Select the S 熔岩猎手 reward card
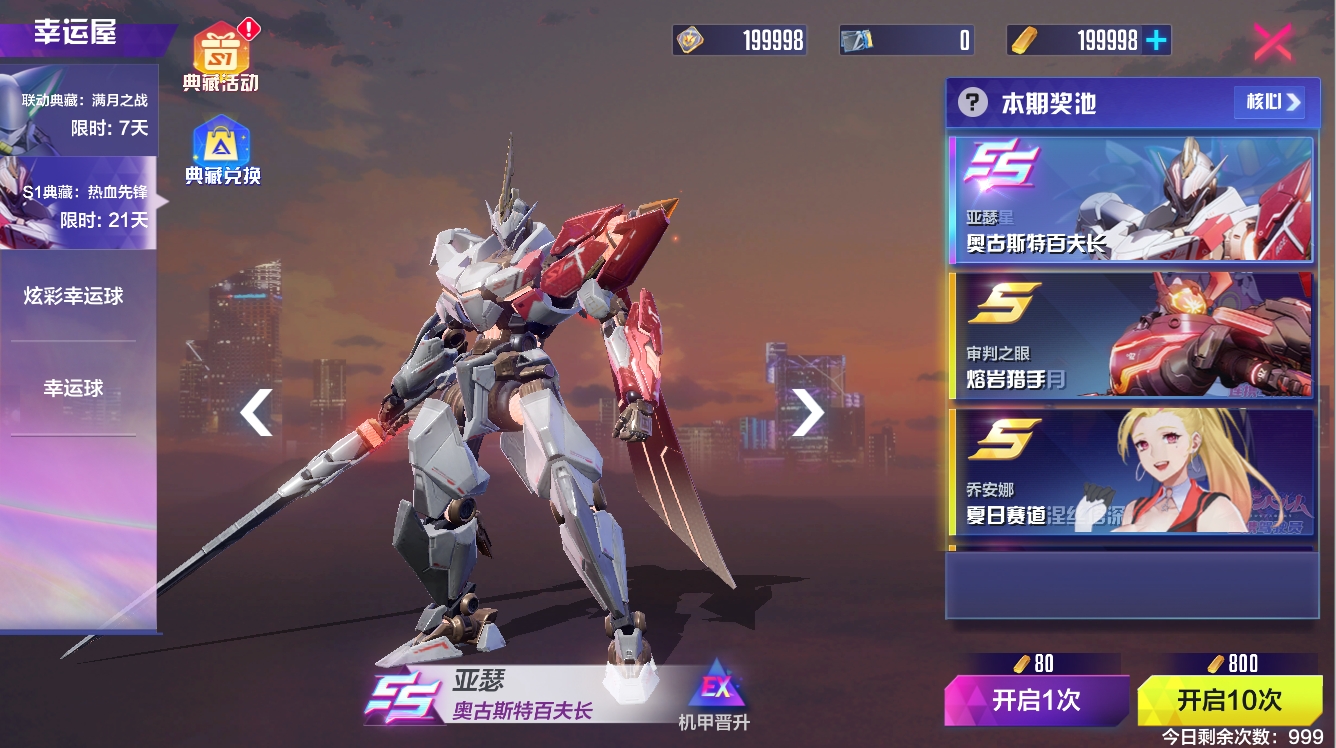 [x=1130, y=335]
